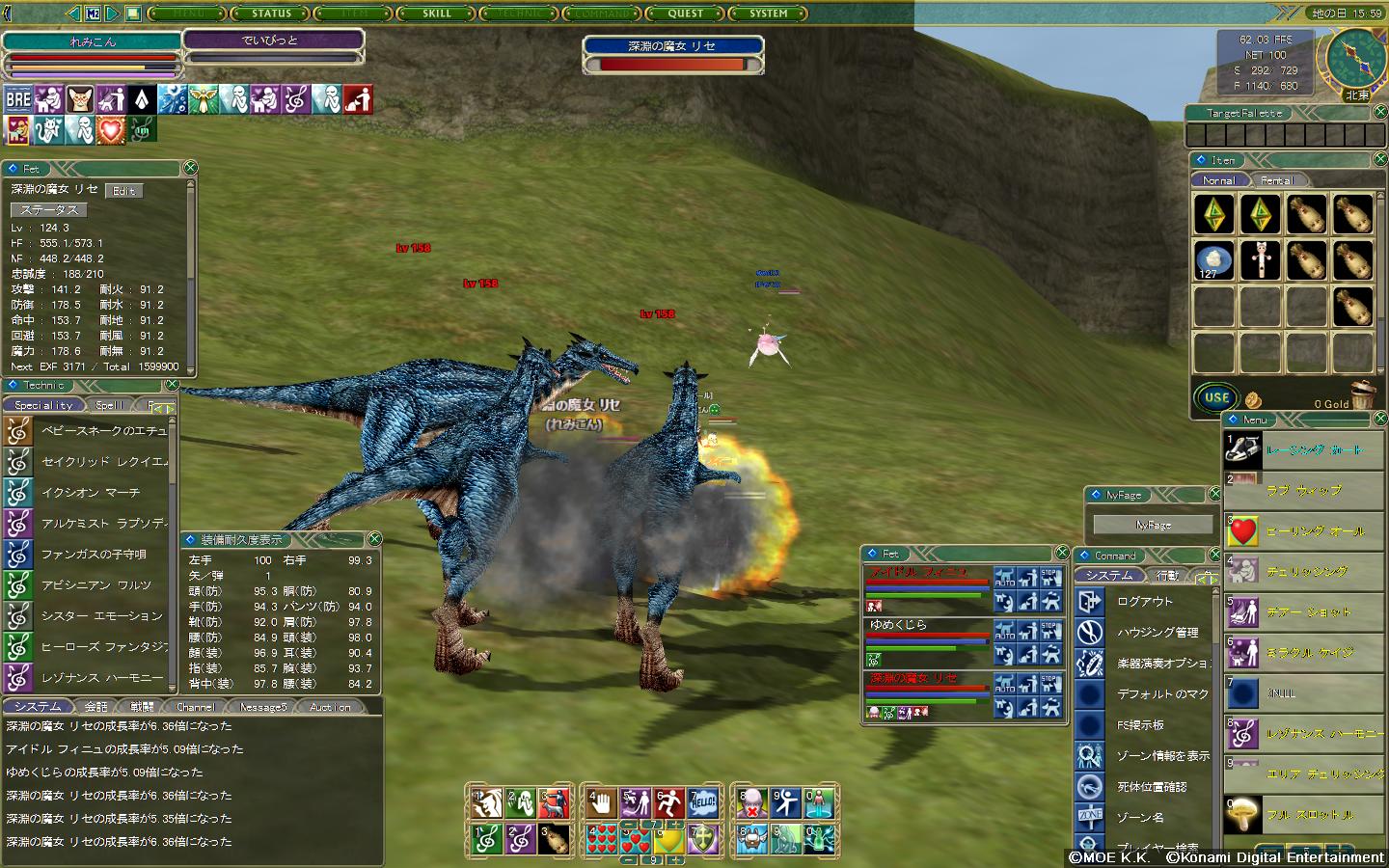The width and height of the screenshot is (1389, 868).
Task: Choose ログアウト in the Command list
Action: click(x=1145, y=601)
